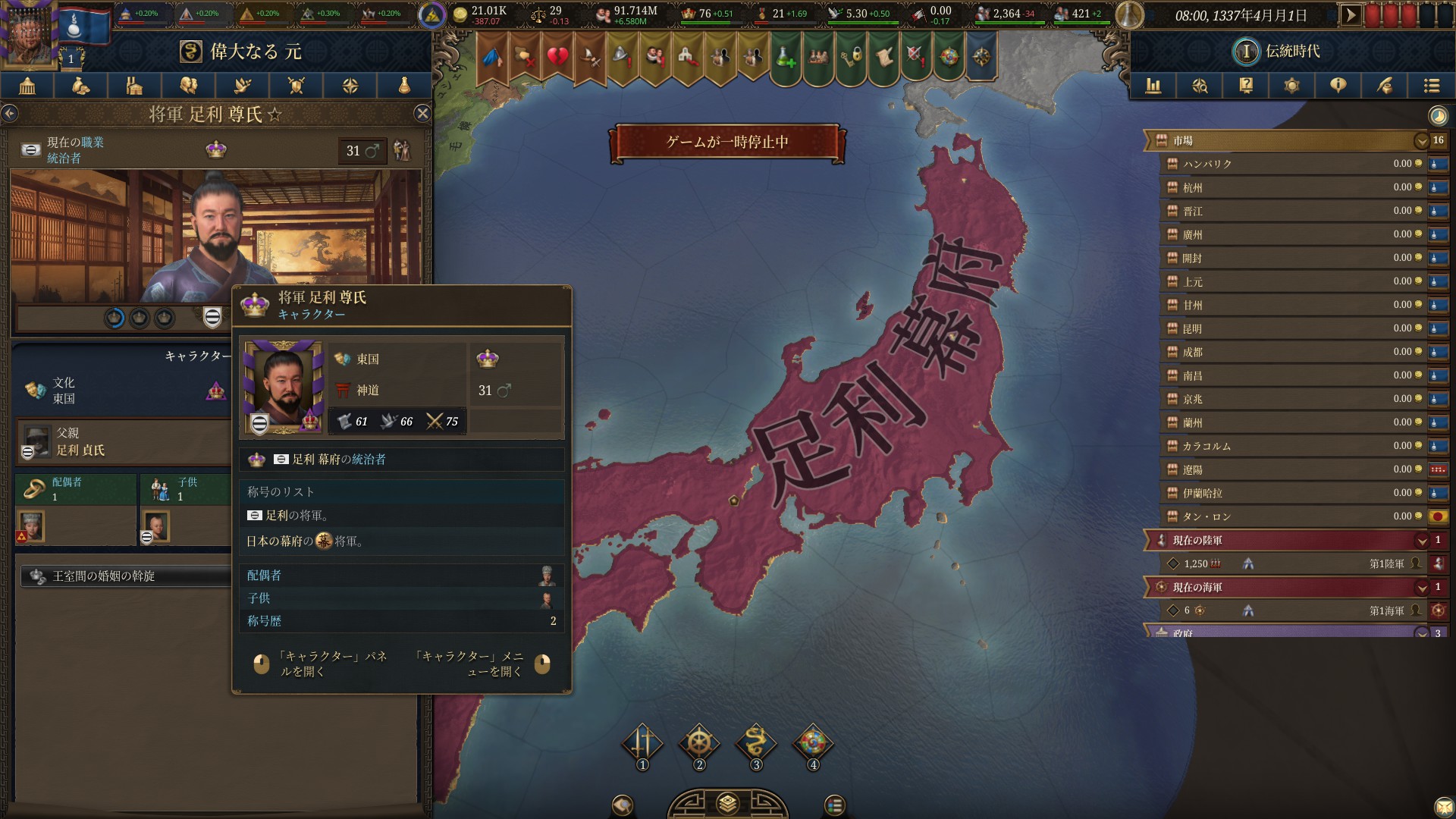The width and height of the screenshot is (1456, 819).
Task: Expand the 政府 section at the bottom right
Action: (1422, 632)
